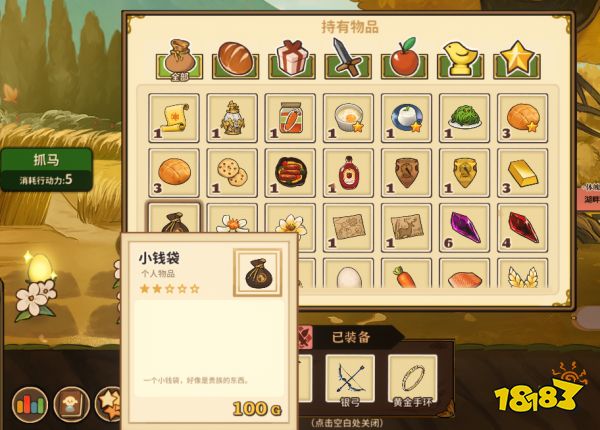Switch to the sword weapons tab

tap(348, 57)
